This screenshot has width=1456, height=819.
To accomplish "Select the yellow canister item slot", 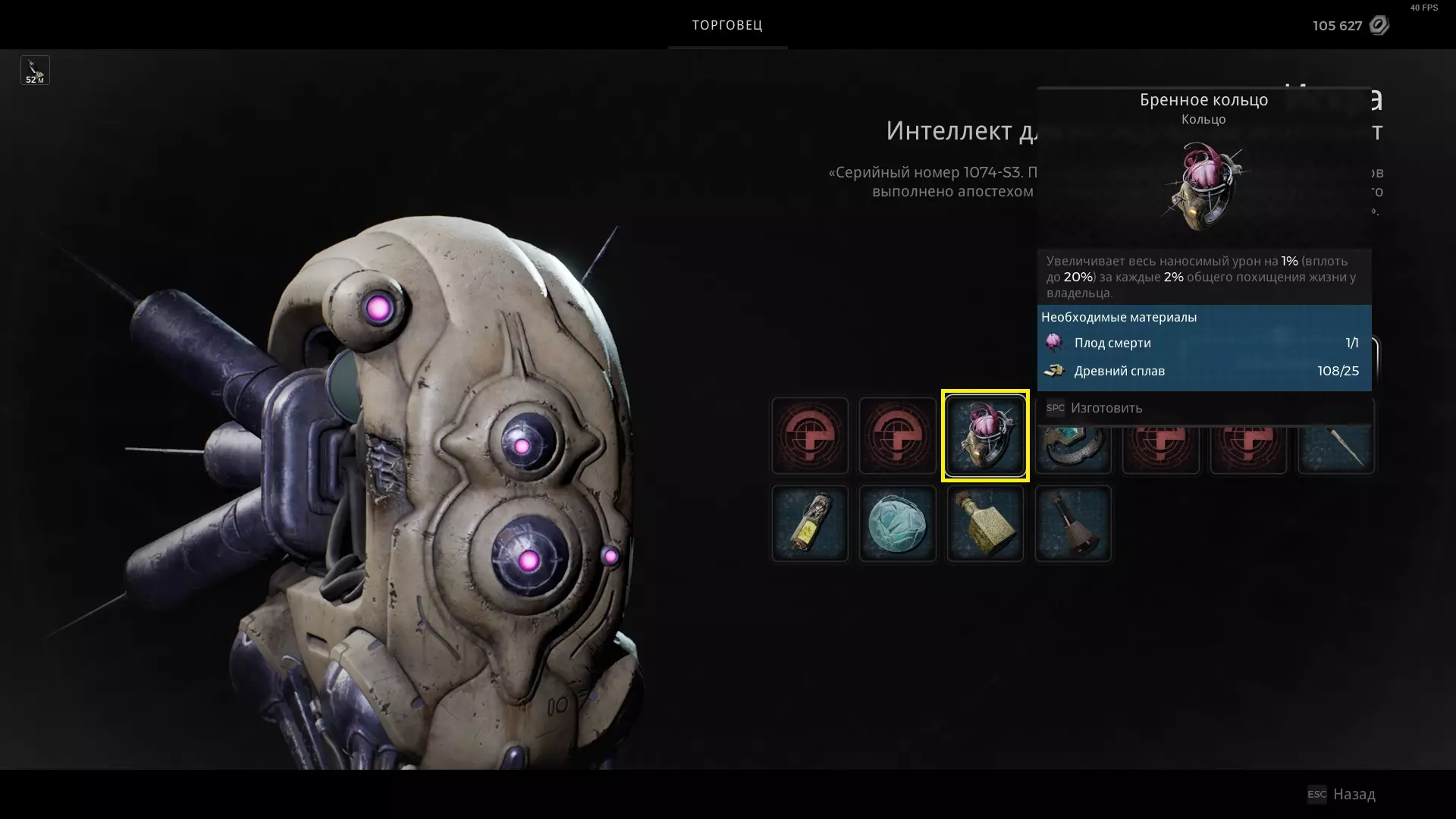I will 809,524.
